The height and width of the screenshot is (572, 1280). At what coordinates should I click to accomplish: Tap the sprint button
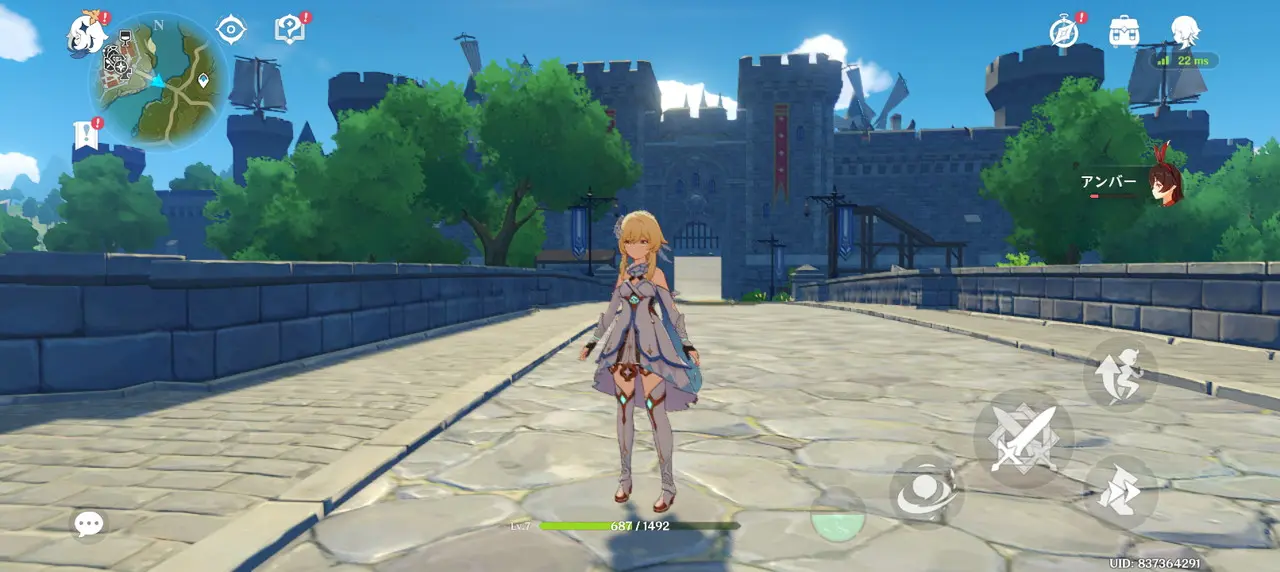[x=1121, y=492]
